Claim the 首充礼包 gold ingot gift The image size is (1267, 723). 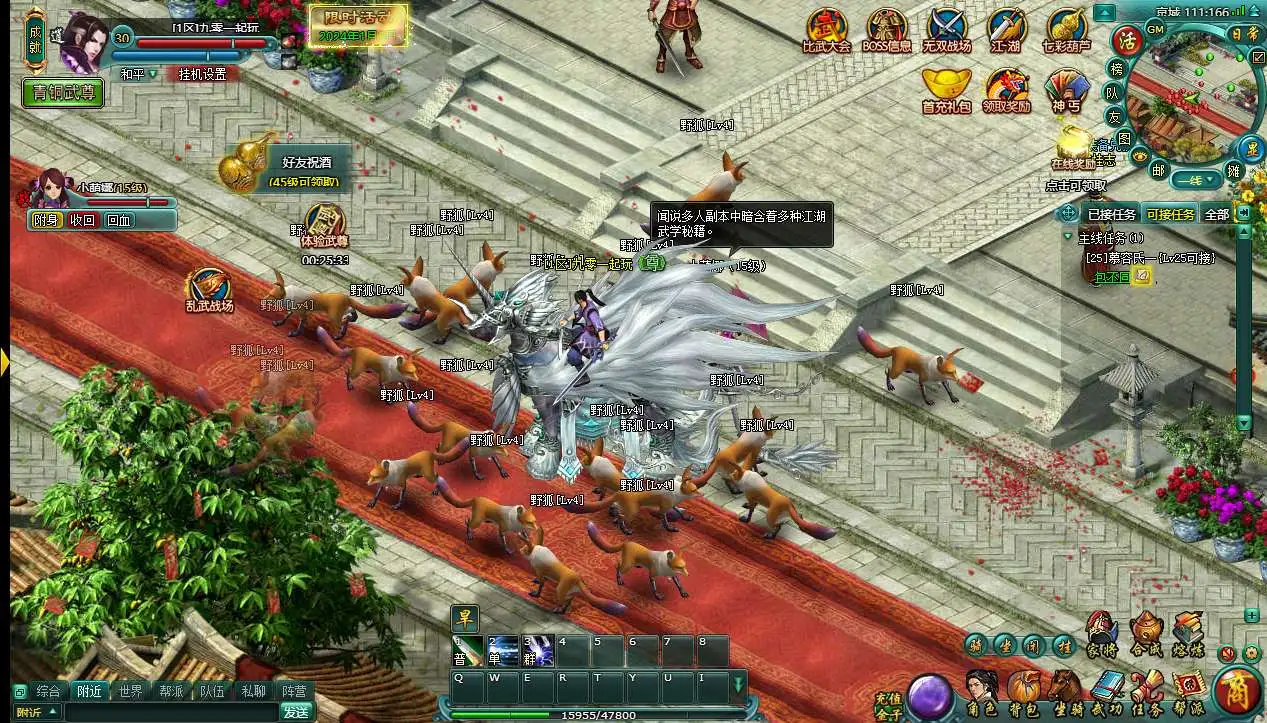pyautogui.click(x=946, y=89)
